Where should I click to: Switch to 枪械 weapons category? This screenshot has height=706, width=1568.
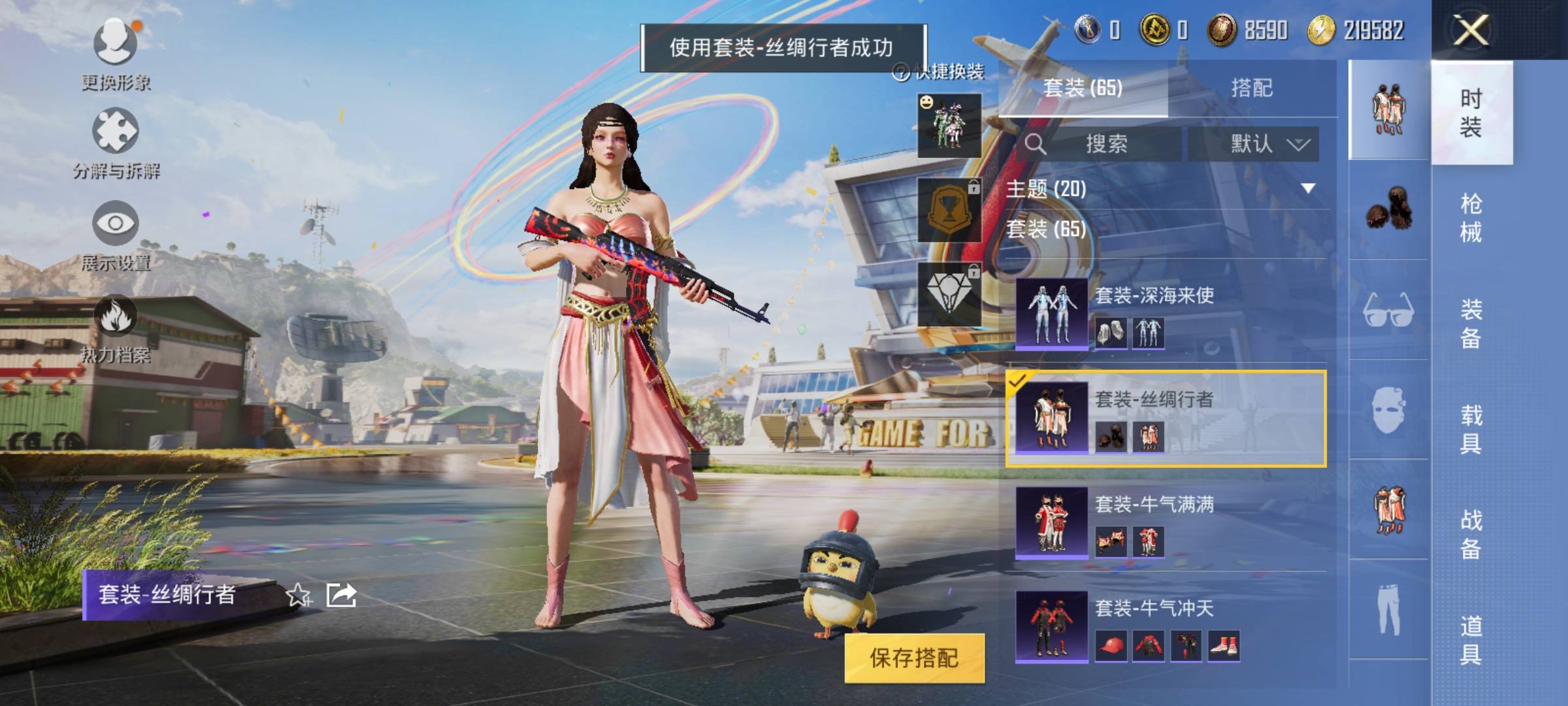pos(1471,218)
